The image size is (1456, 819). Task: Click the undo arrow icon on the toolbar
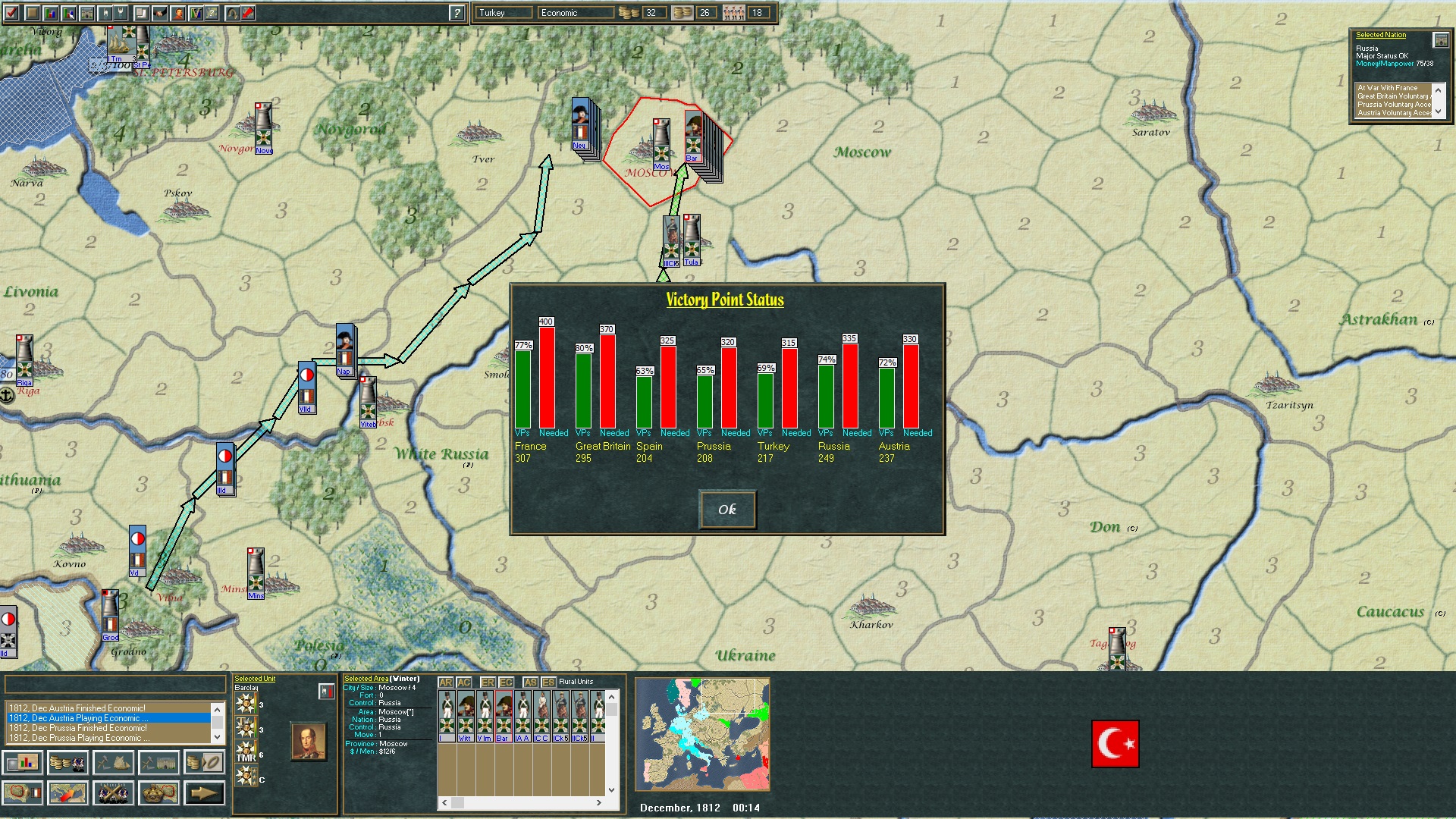tap(231, 12)
